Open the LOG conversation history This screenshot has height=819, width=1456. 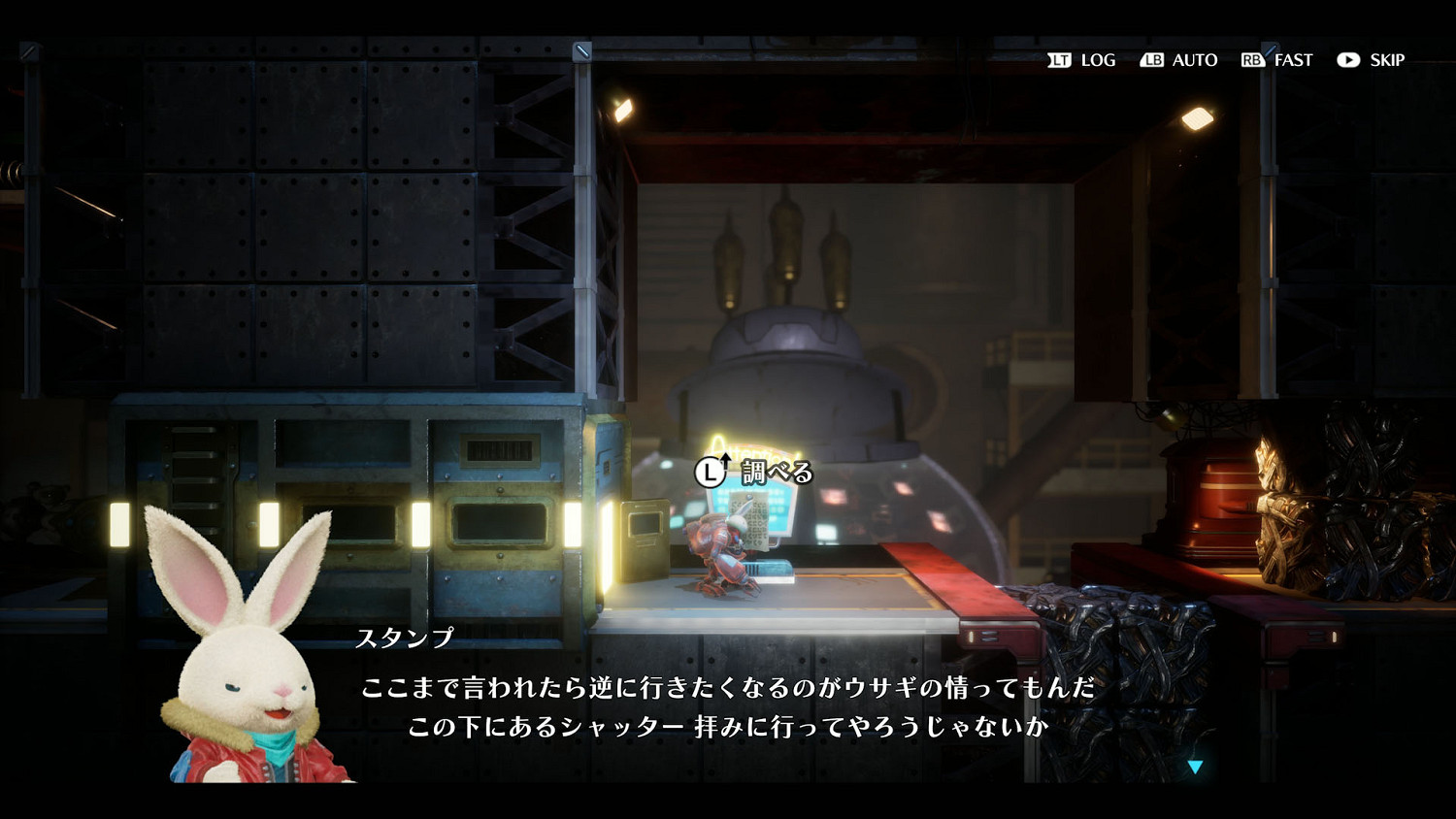tap(1097, 60)
